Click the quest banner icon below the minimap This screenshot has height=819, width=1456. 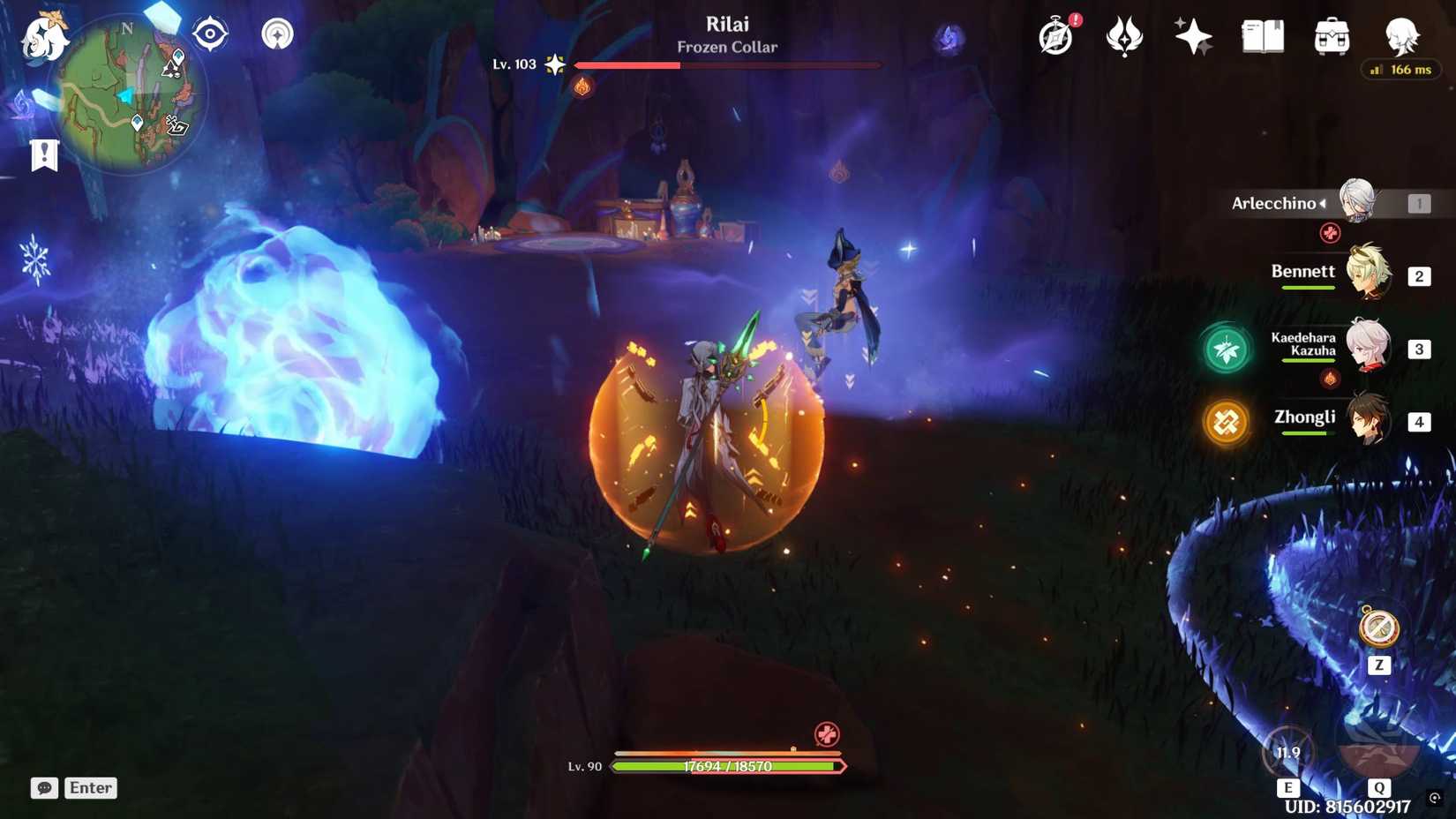(44, 154)
